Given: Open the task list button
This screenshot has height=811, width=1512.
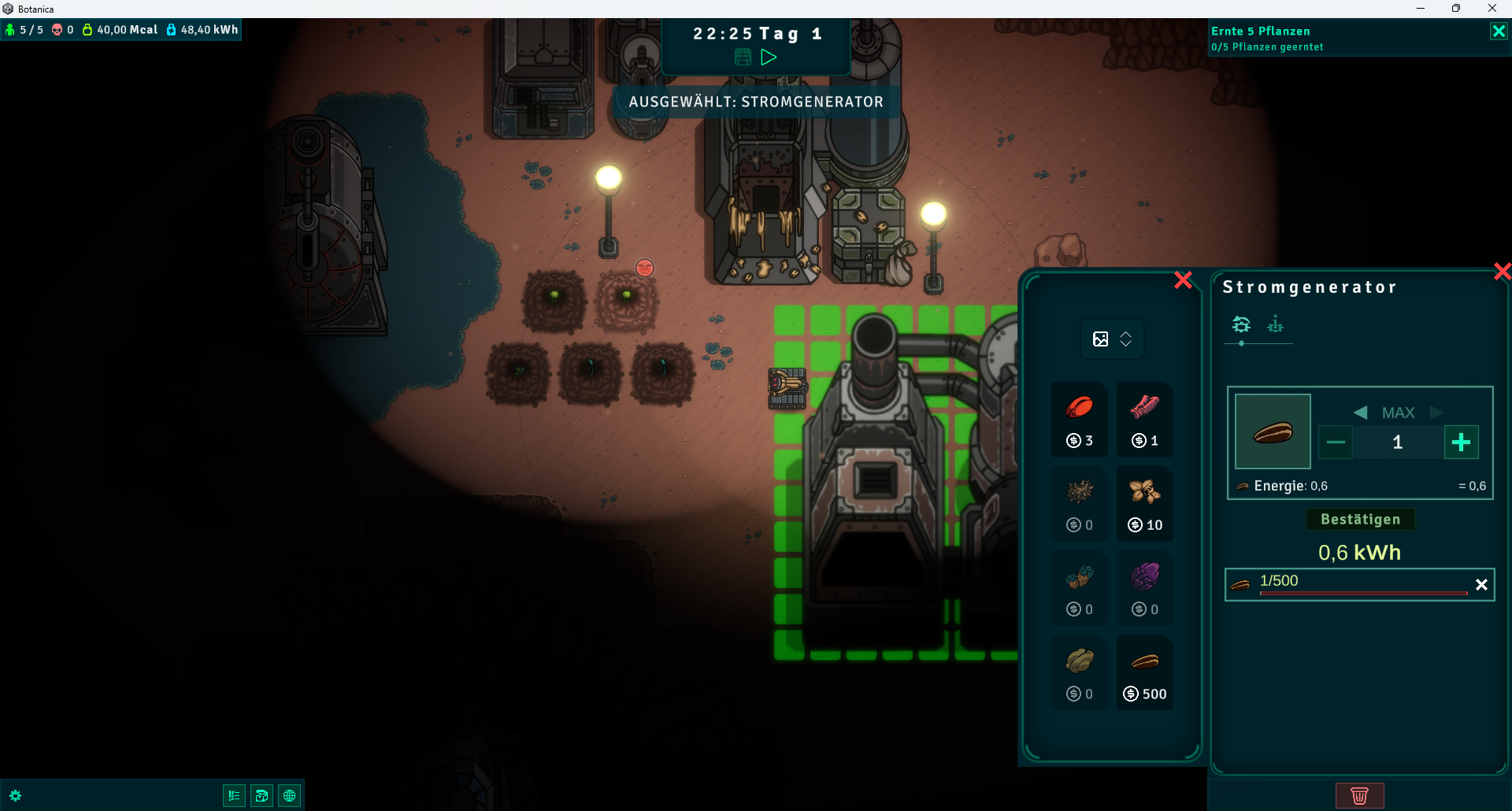Looking at the screenshot, I should point(234,796).
